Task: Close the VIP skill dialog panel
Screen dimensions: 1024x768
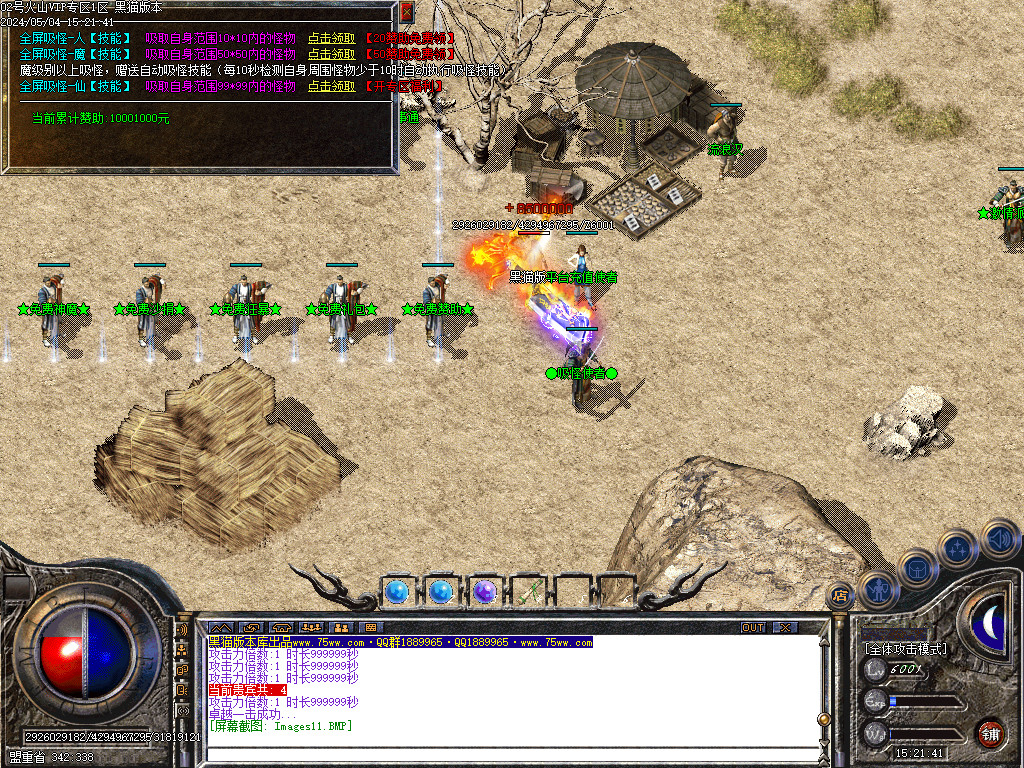Action: coord(406,12)
